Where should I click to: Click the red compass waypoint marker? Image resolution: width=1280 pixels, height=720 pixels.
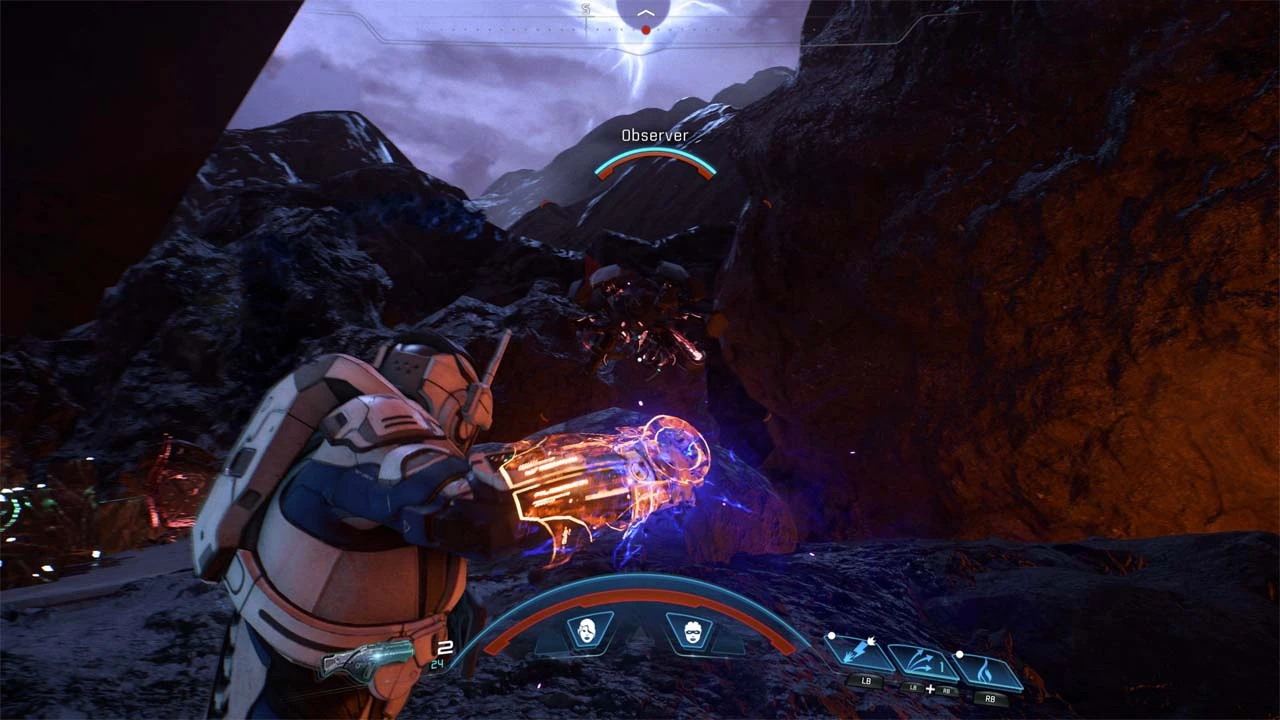(645, 30)
